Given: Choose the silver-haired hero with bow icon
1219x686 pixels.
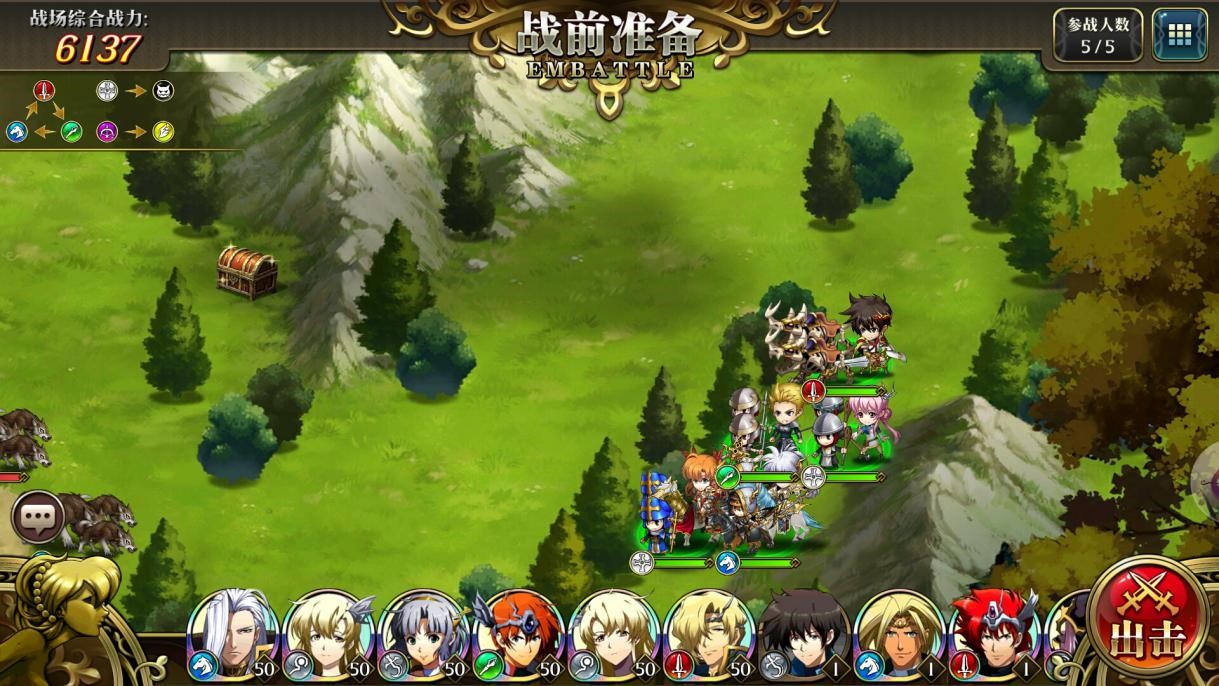Looking at the screenshot, I should [x=423, y=633].
